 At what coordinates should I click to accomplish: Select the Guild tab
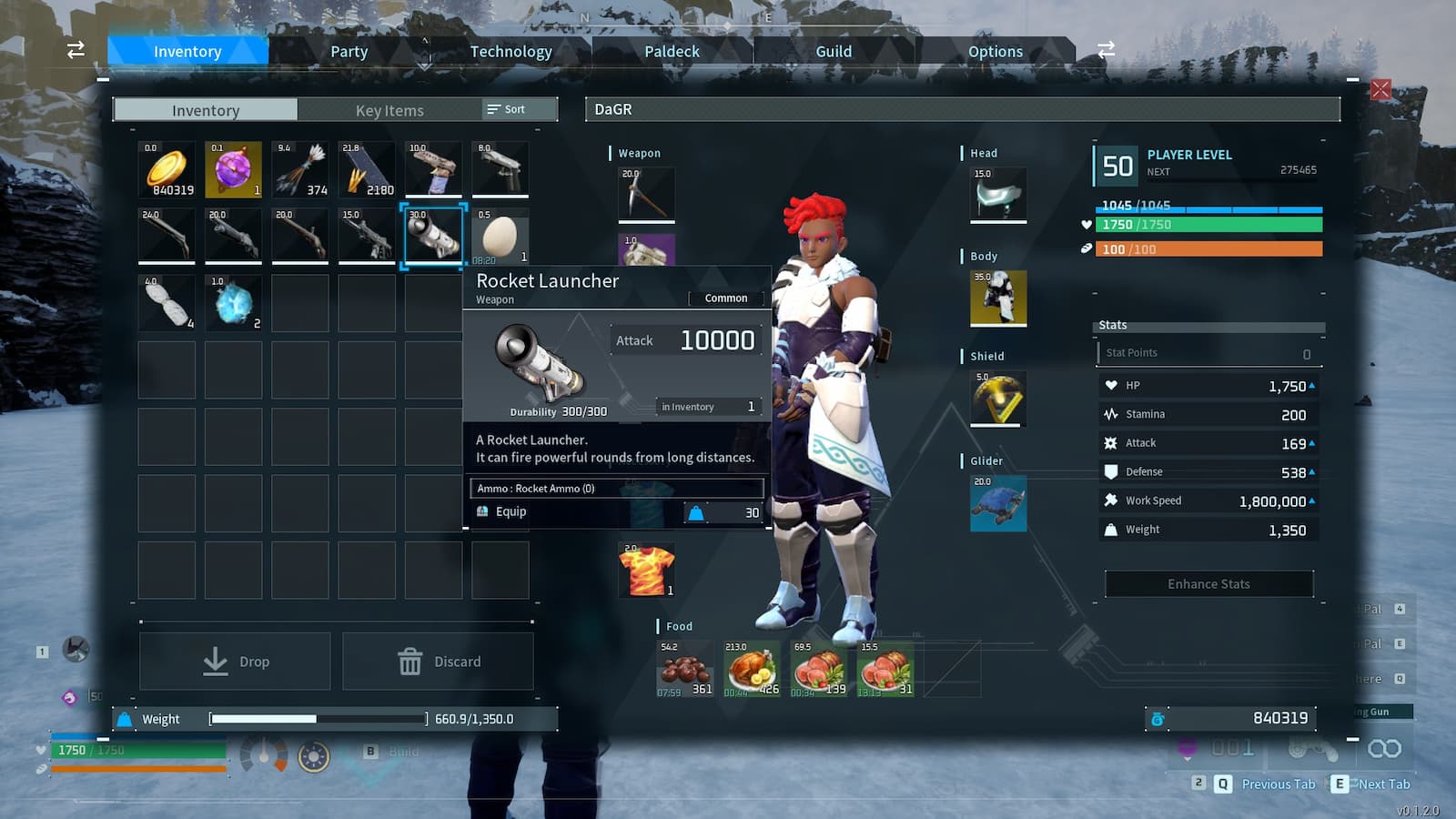[834, 51]
